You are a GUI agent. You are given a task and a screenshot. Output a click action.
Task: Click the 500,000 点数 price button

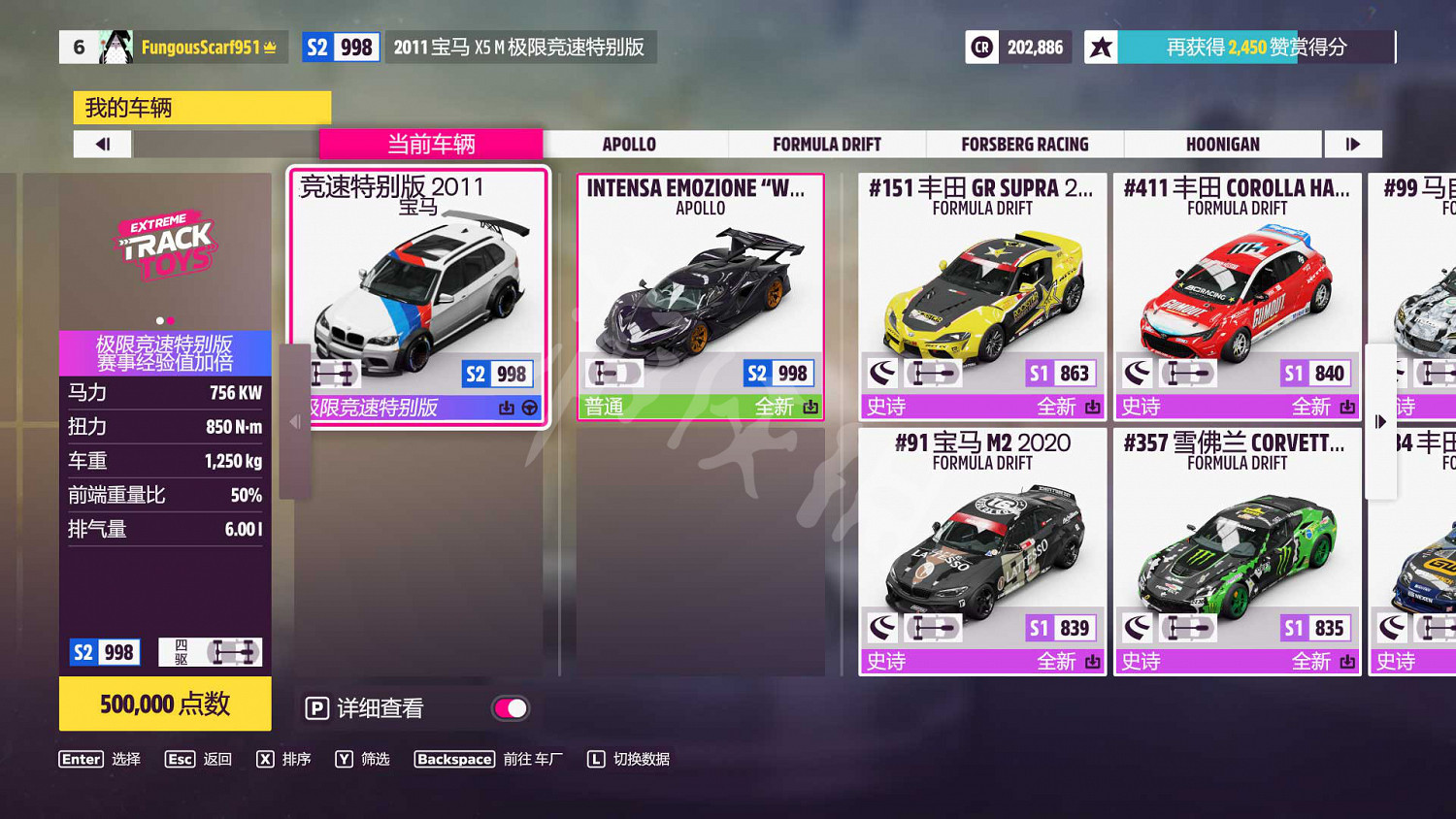pyautogui.click(x=165, y=704)
